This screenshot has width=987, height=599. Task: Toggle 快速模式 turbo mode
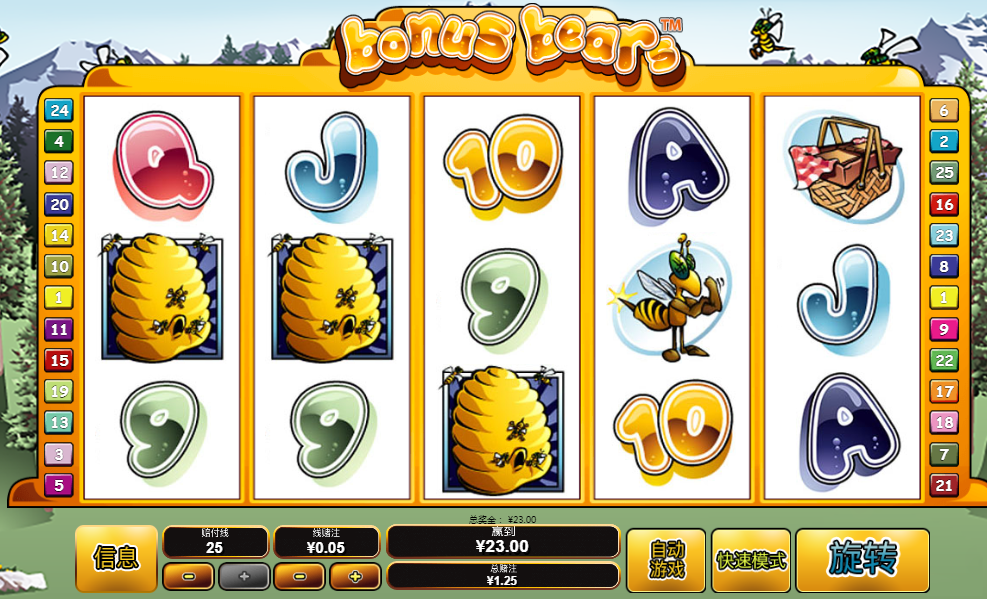pos(751,559)
